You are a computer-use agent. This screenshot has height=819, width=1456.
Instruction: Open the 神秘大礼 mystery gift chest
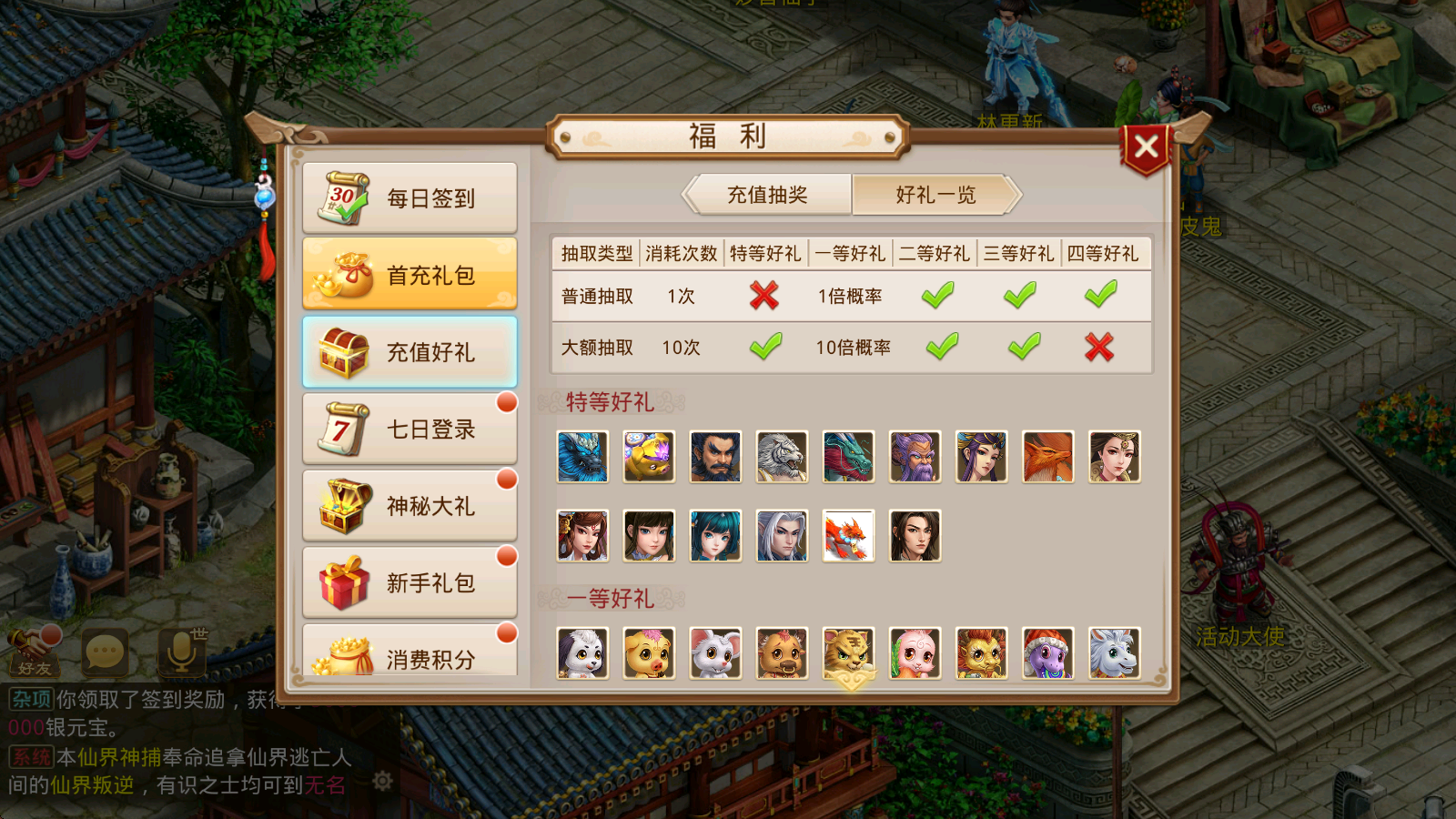click(409, 504)
